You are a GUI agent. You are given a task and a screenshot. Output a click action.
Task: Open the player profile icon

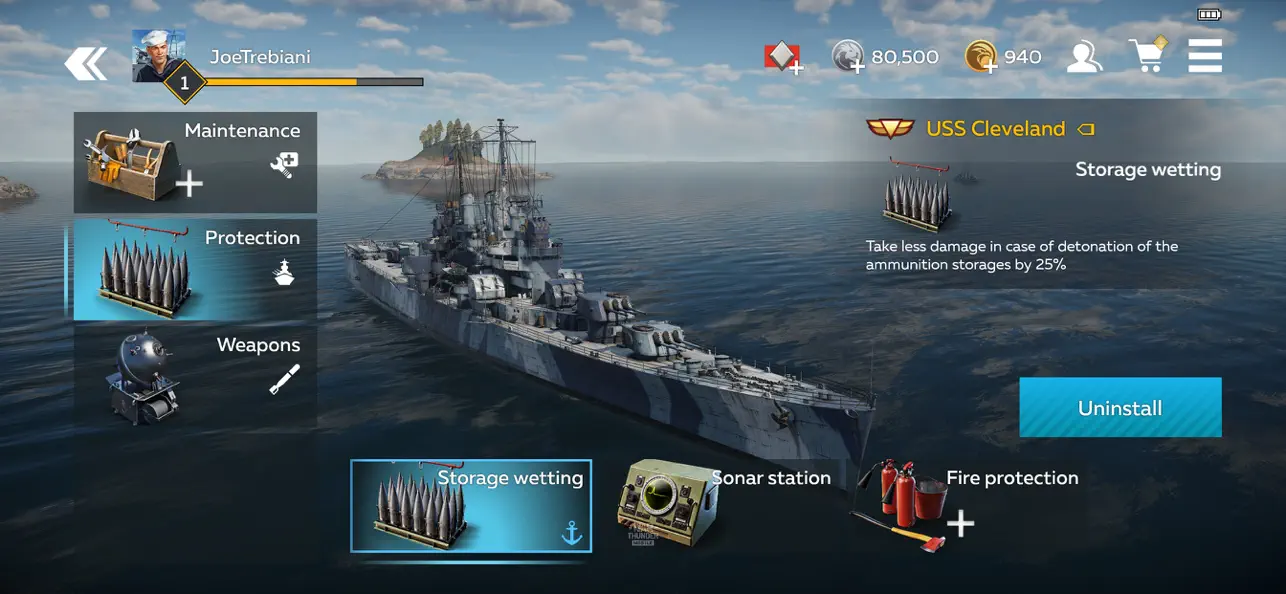click(x=1083, y=57)
